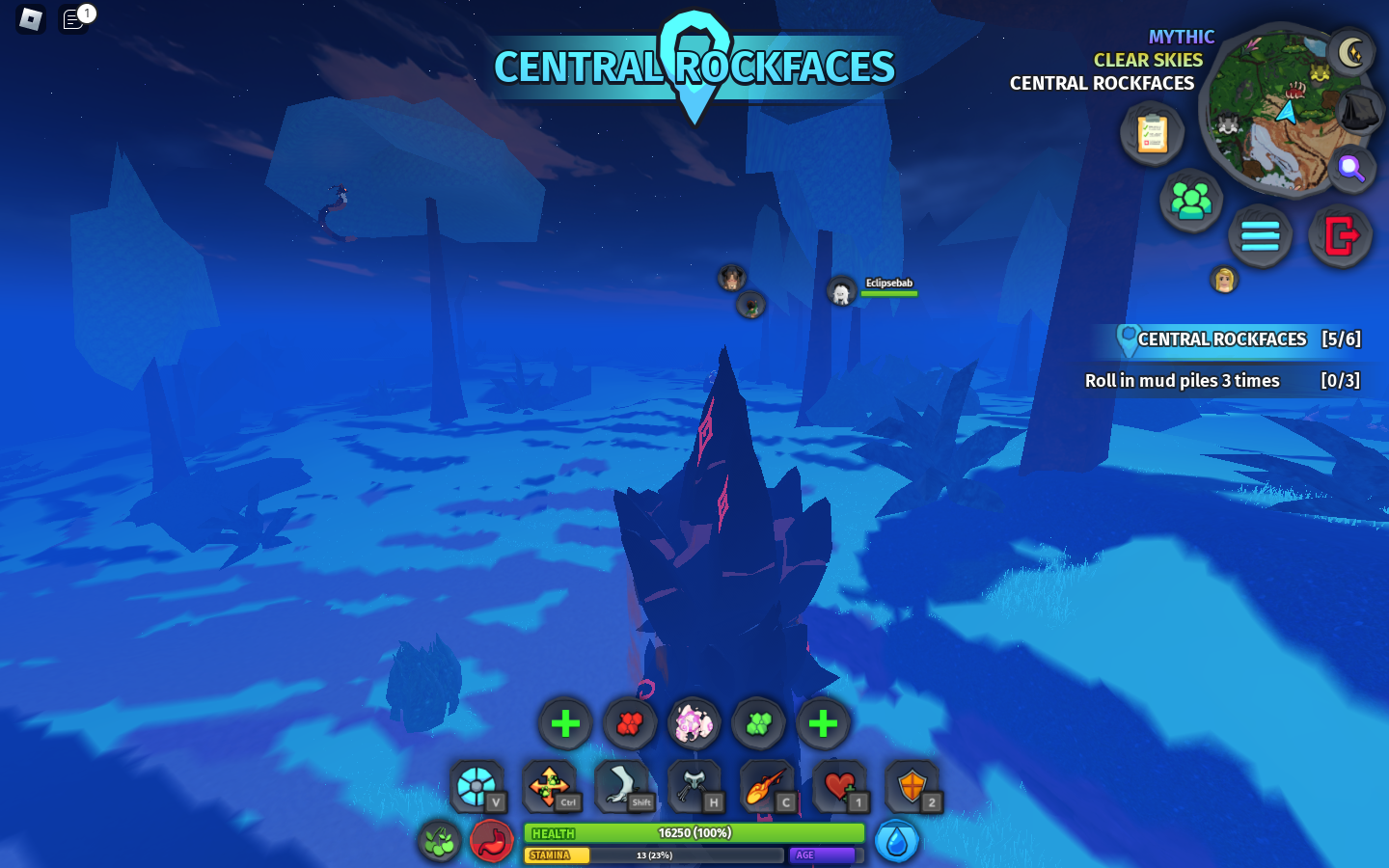This screenshot has height=868, width=1389.
Task: Click the crescent moon icon by the minimap
Action: [x=1351, y=52]
